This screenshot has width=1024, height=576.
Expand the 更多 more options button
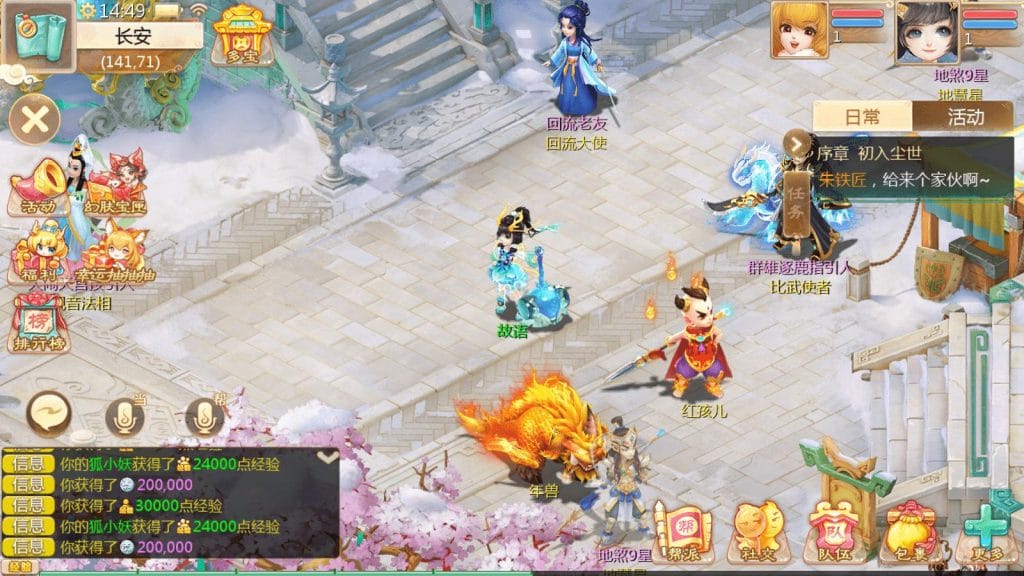987,530
